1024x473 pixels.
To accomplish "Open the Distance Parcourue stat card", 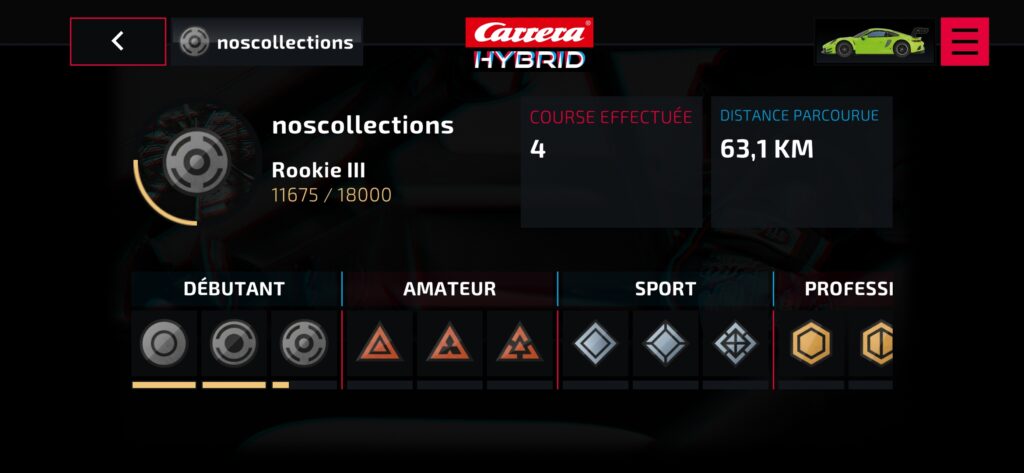I will (x=801, y=161).
